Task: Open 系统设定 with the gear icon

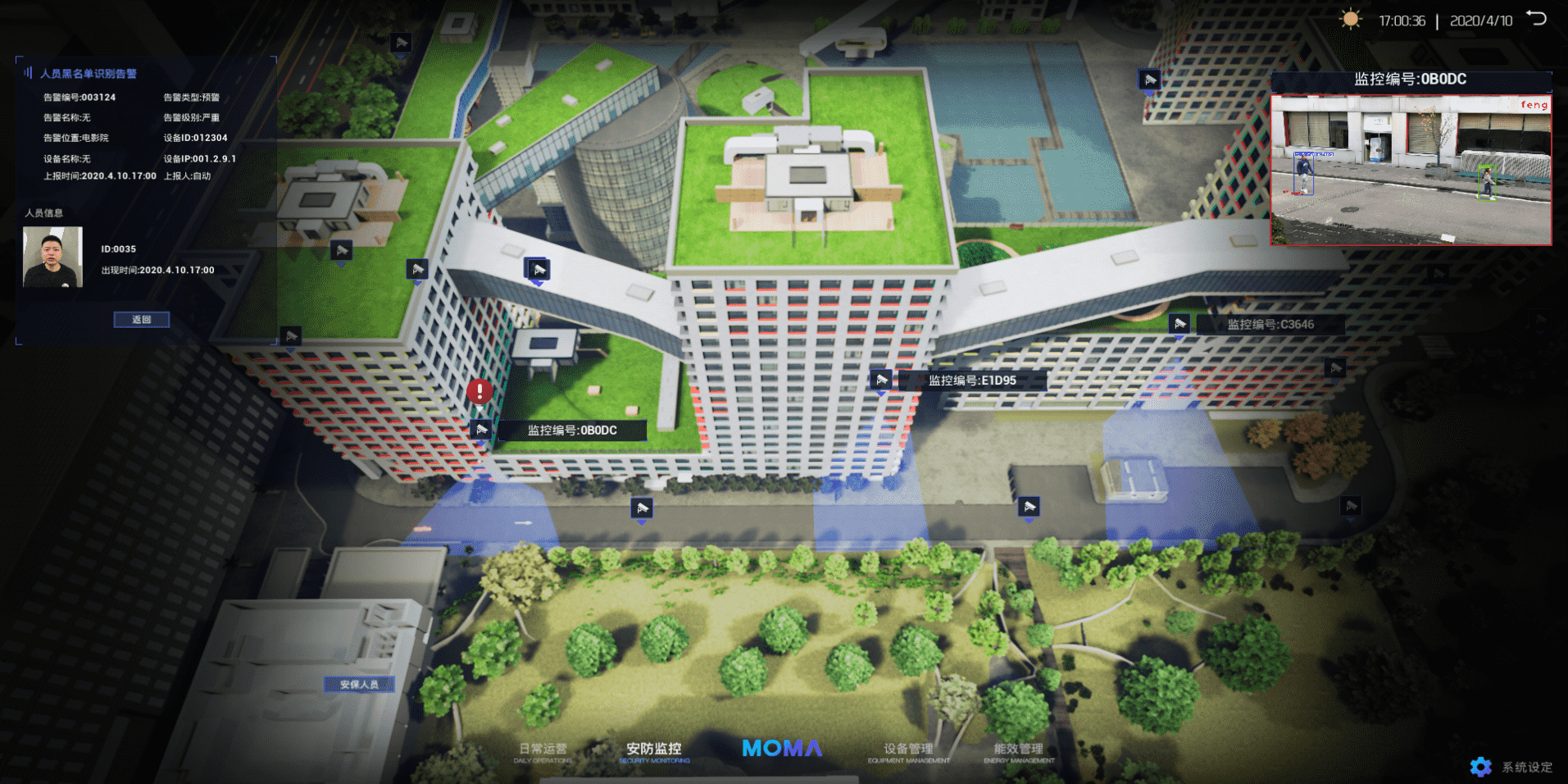Action: (x=1480, y=767)
